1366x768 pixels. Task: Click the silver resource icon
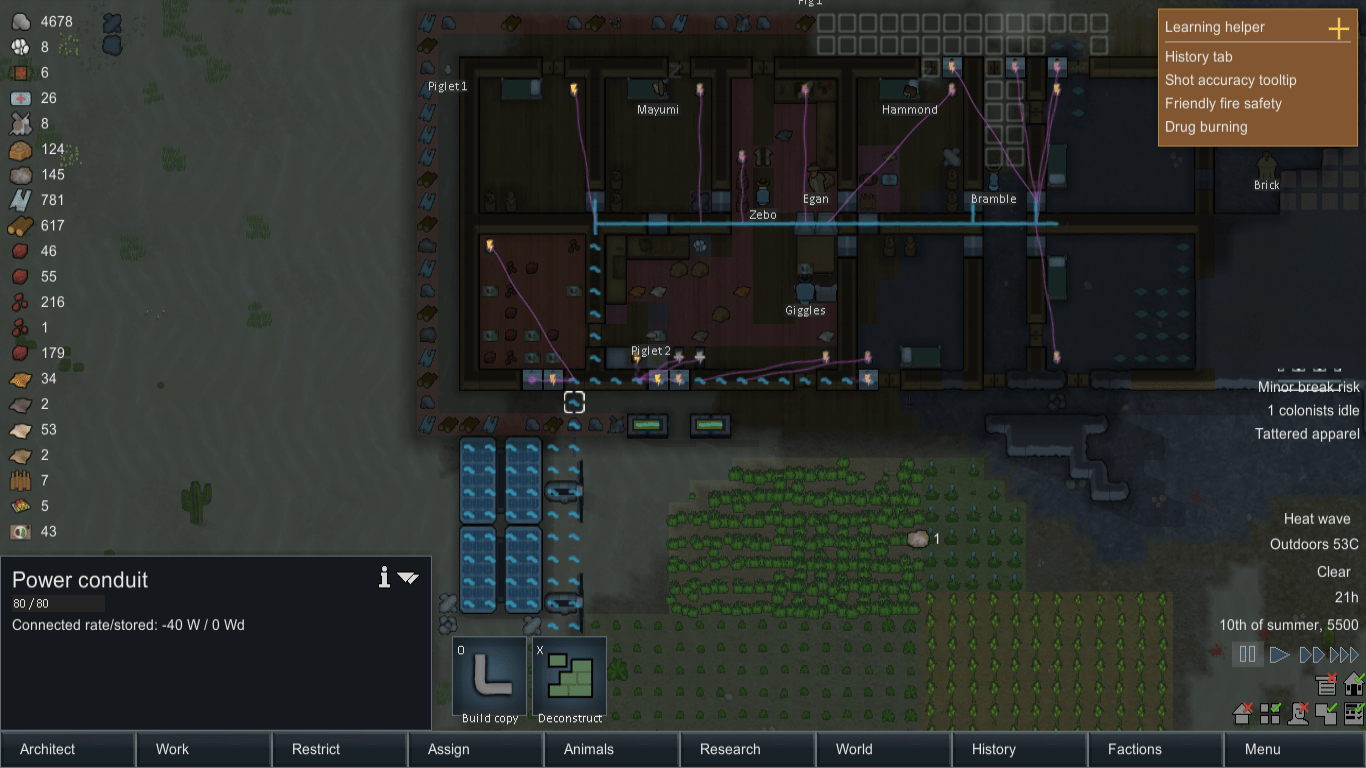[x=20, y=21]
